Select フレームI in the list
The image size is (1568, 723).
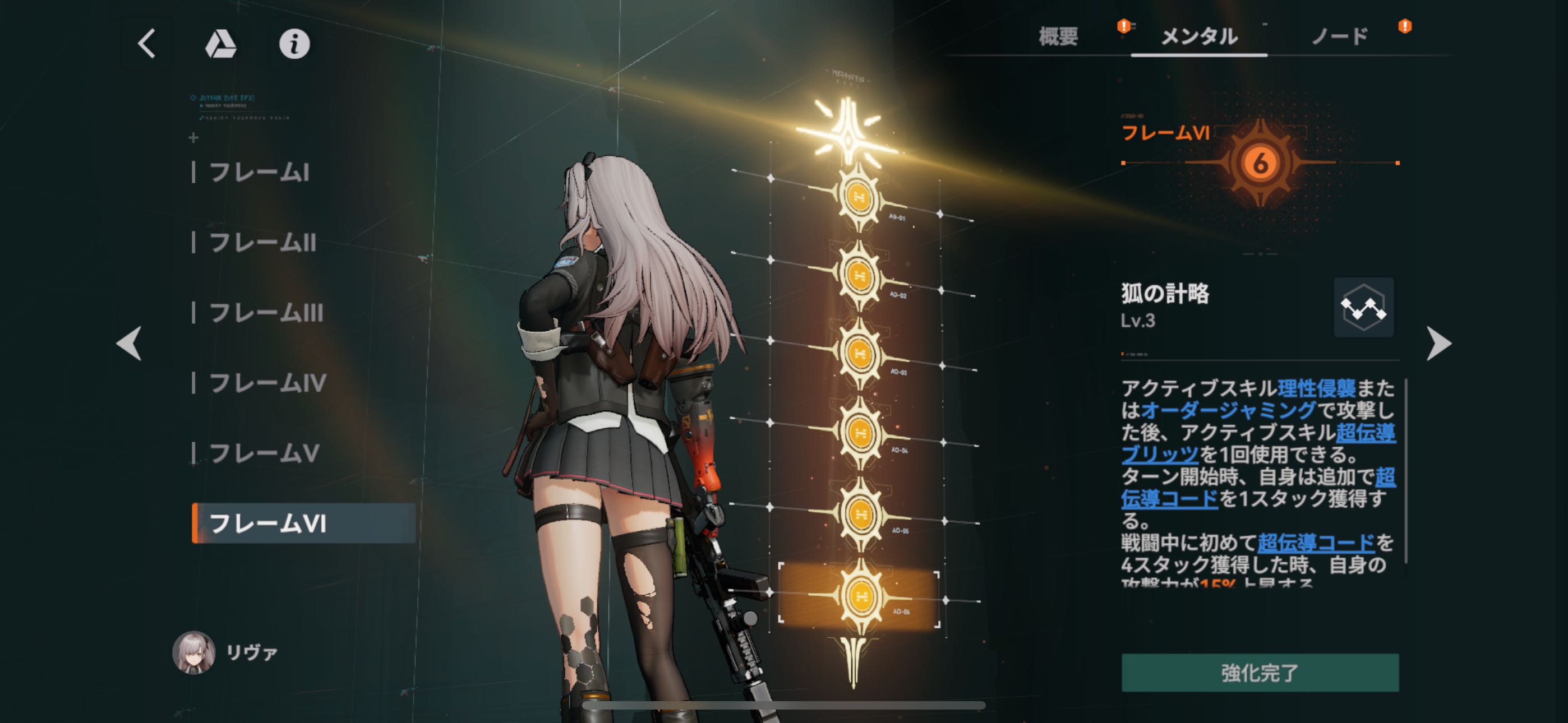(x=259, y=173)
